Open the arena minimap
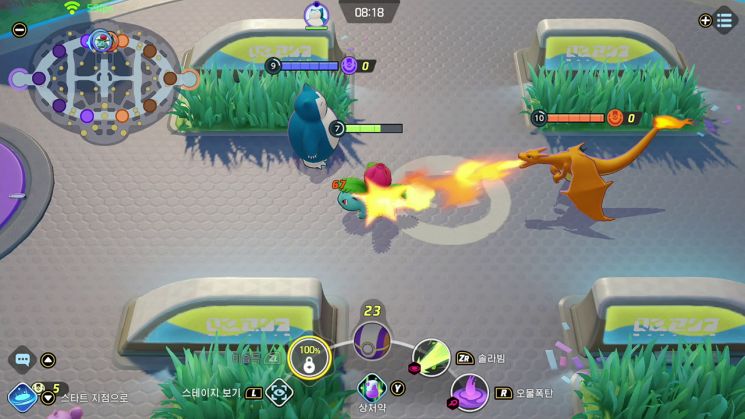 click(103, 77)
